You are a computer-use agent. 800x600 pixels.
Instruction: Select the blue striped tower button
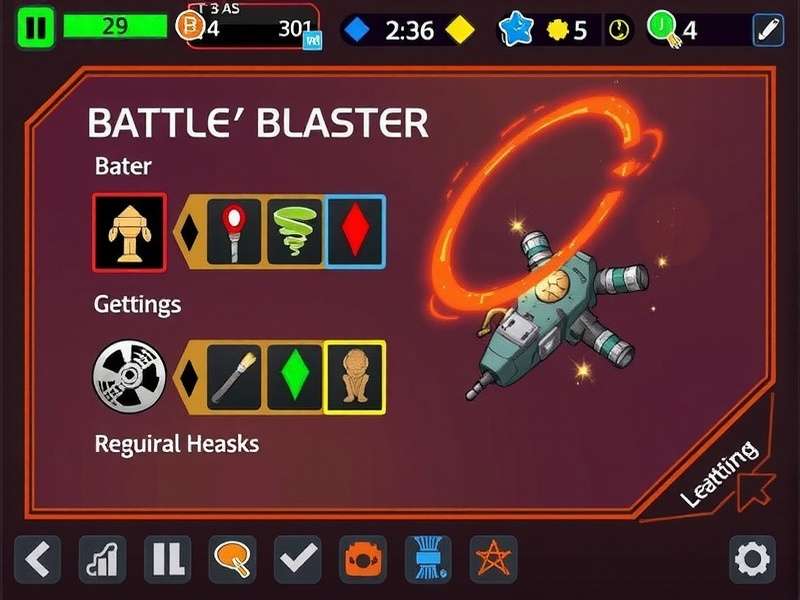coord(427,559)
